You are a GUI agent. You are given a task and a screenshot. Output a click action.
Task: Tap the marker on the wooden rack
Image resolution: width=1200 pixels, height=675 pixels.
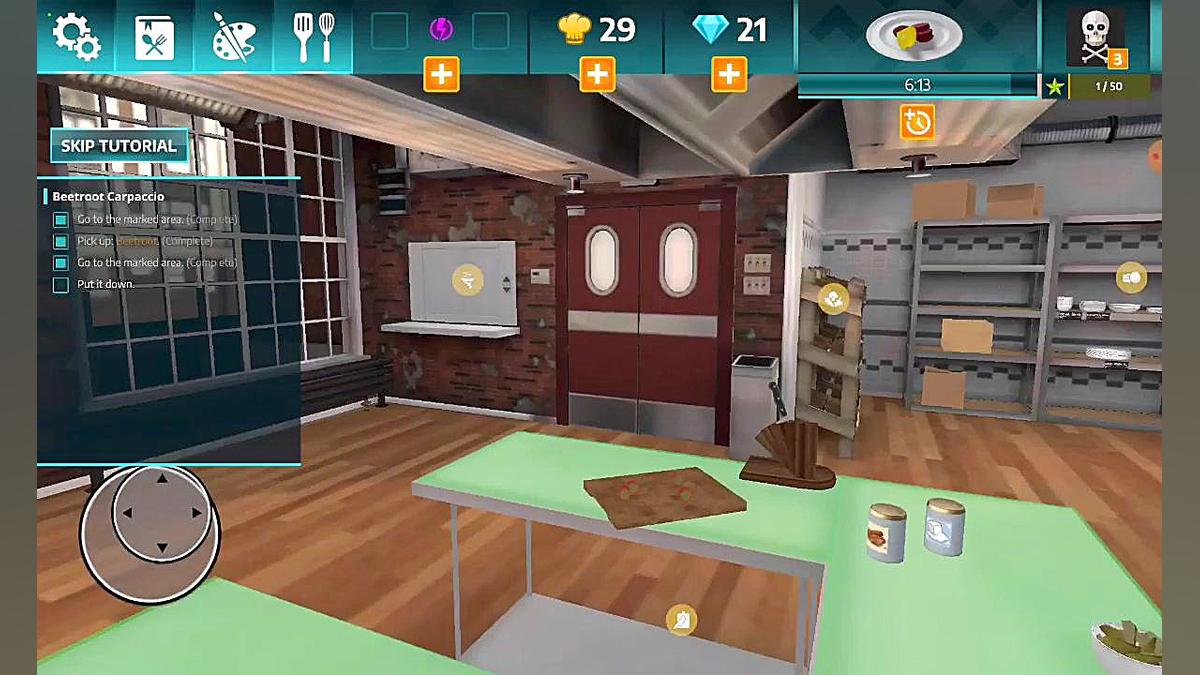tap(832, 297)
